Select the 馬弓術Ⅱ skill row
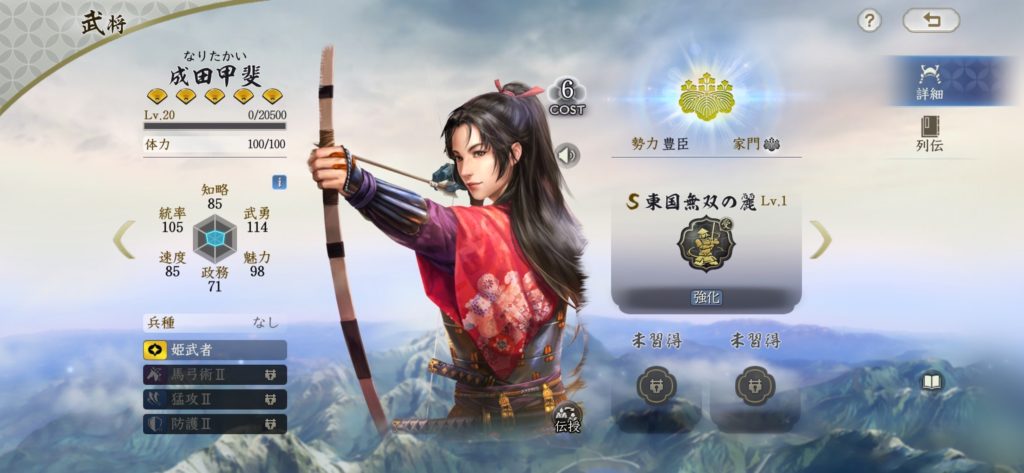1024x473 pixels. point(215,375)
